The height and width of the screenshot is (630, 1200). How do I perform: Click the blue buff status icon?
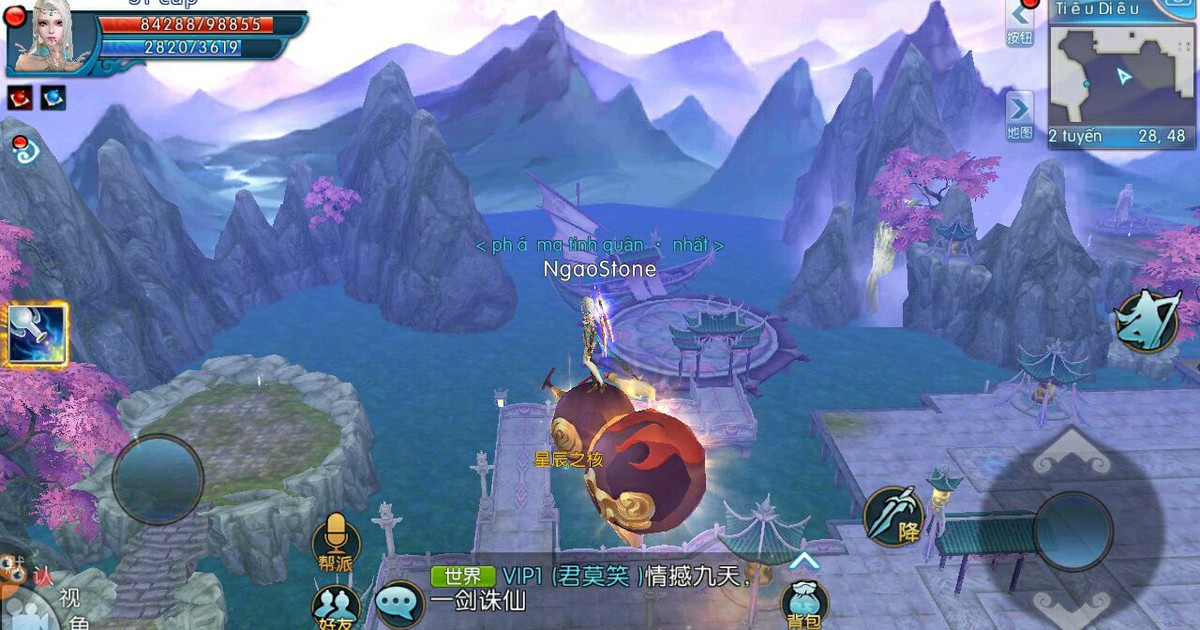pos(53,97)
